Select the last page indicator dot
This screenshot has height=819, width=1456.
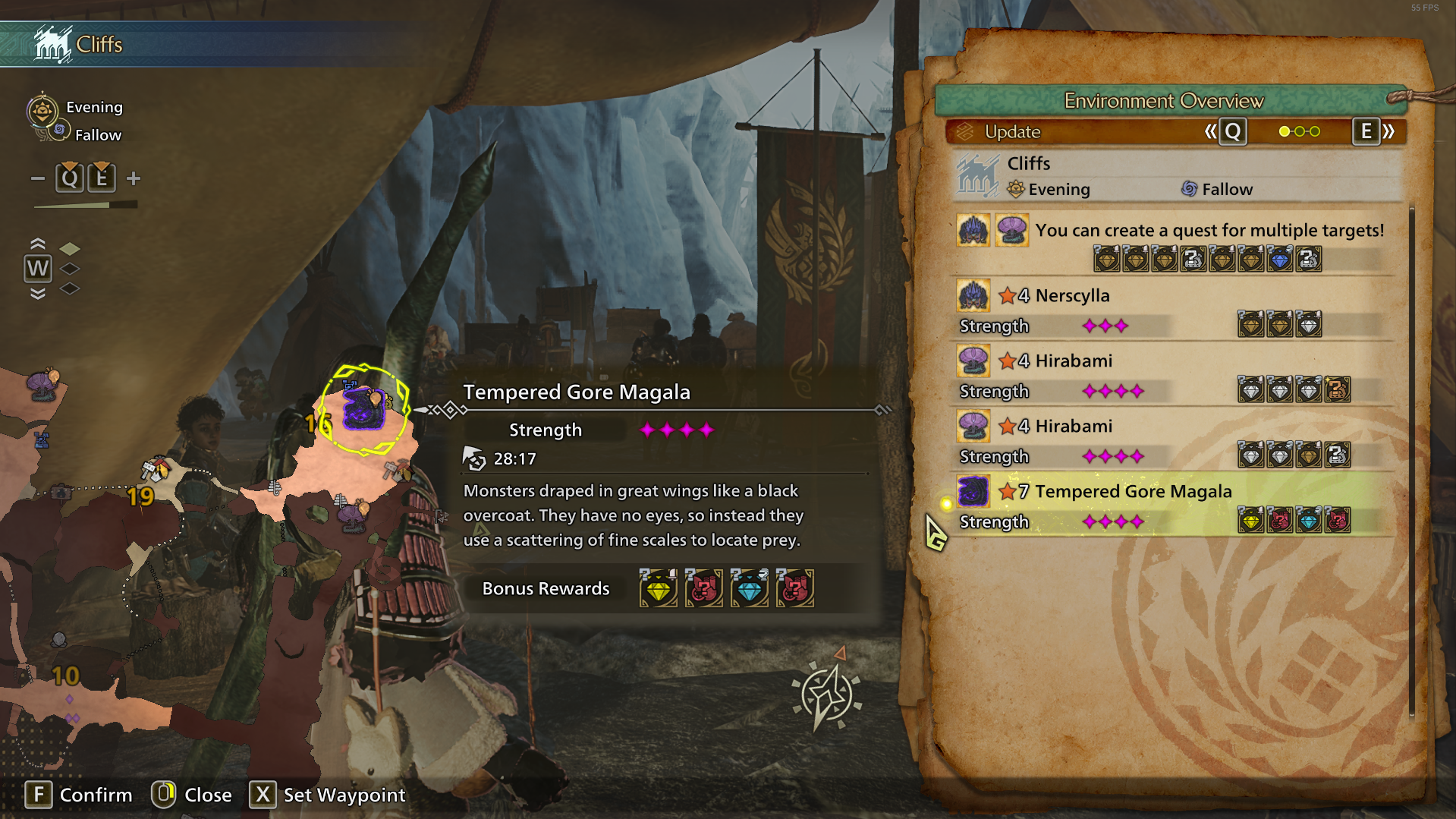coord(1314,131)
